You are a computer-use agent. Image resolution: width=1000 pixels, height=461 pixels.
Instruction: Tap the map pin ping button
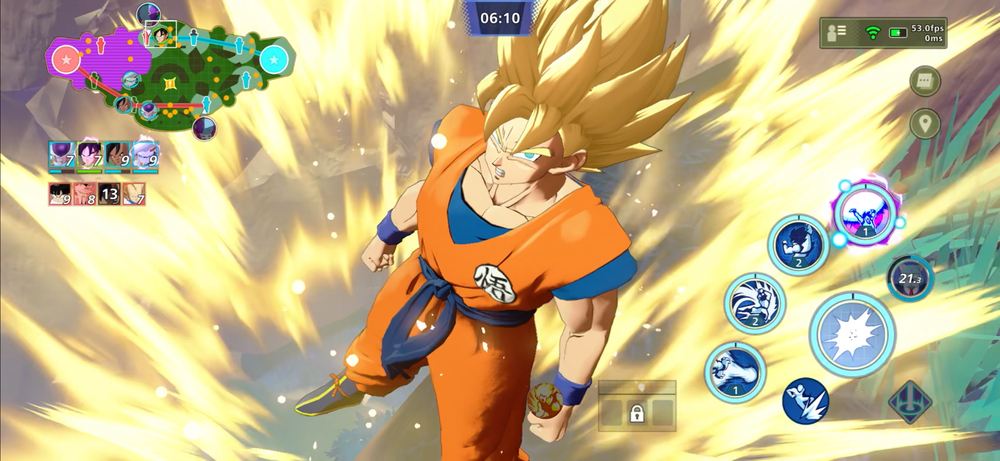point(925,124)
